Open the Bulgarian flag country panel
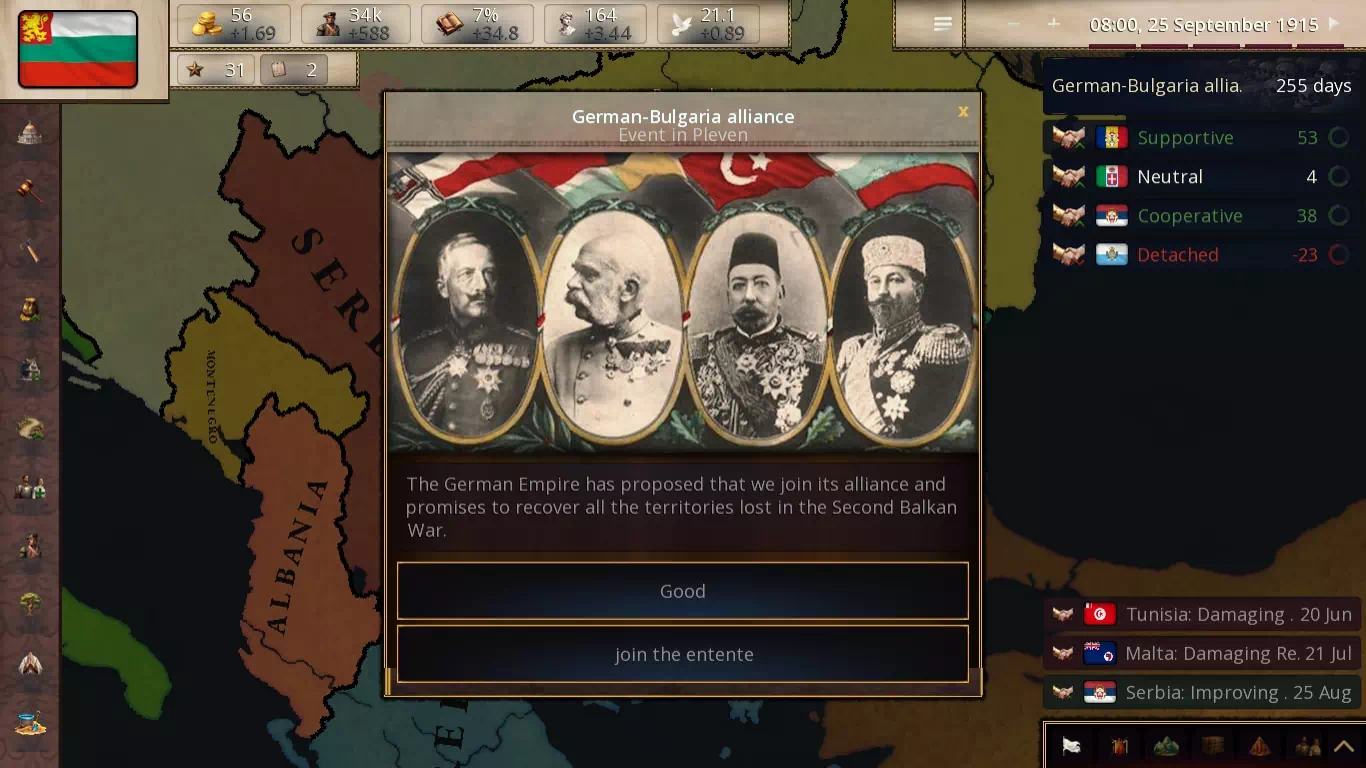This screenshot has width=1366, height=768. point(78,50)
